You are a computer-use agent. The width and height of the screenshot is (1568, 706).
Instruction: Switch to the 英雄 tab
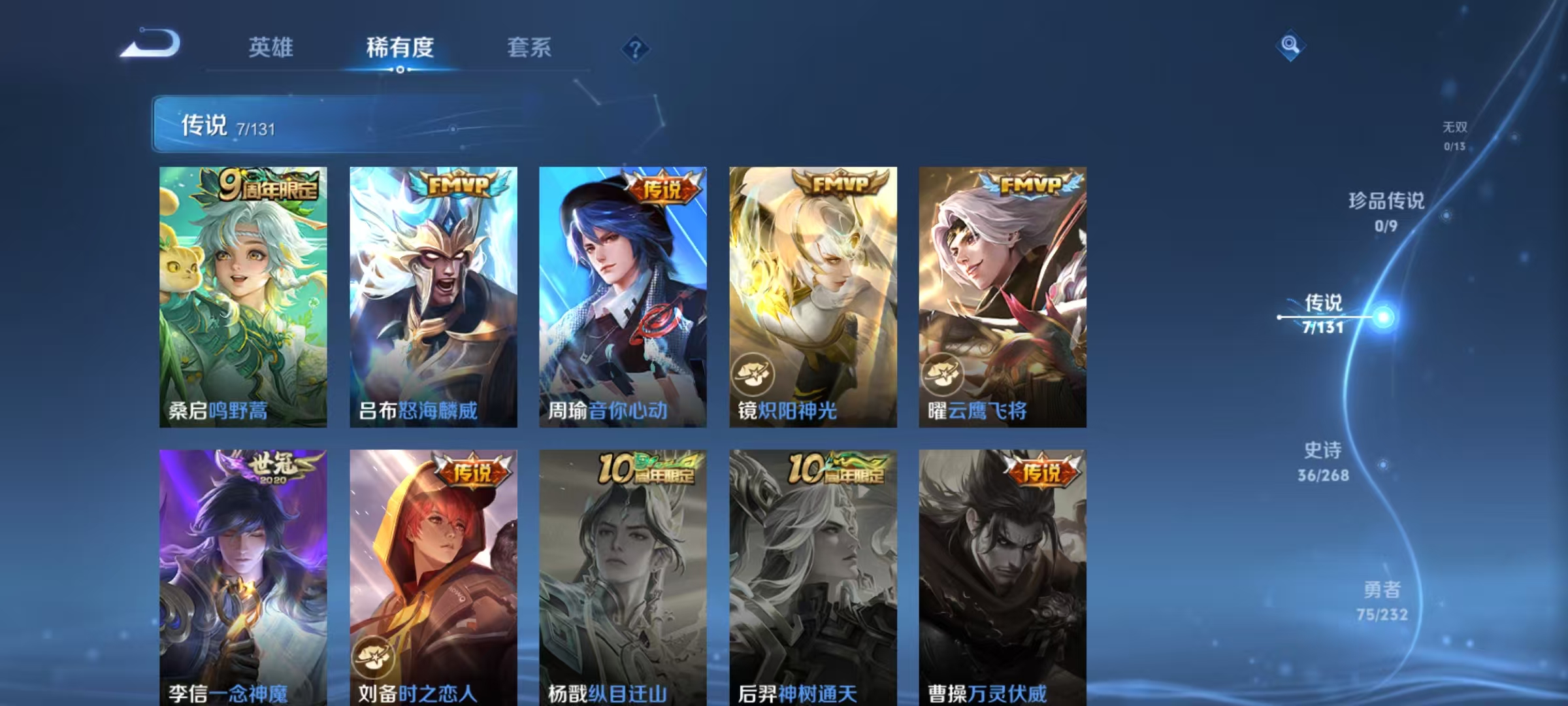pos(272,48)
